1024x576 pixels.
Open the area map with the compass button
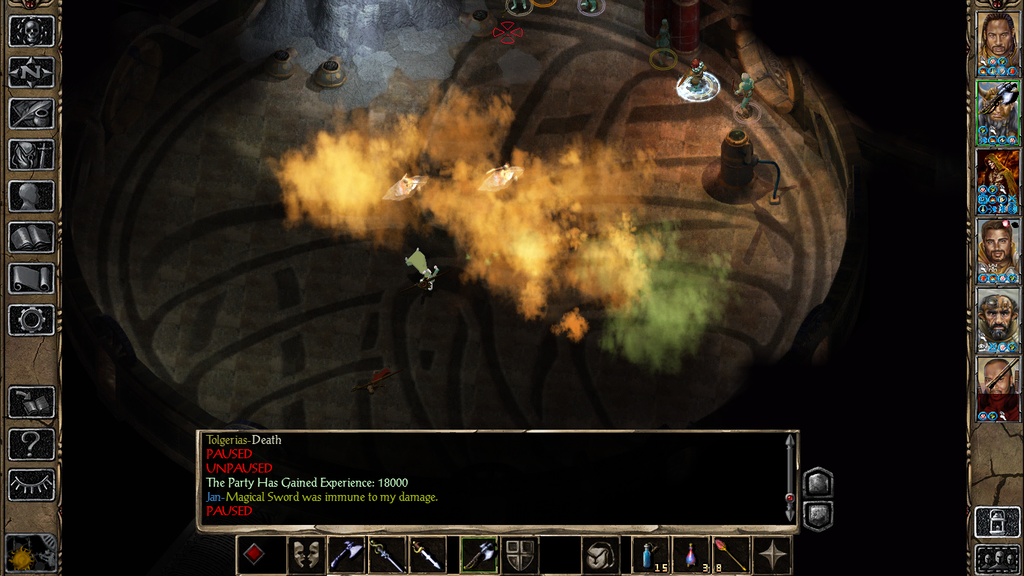click(31, 72)
